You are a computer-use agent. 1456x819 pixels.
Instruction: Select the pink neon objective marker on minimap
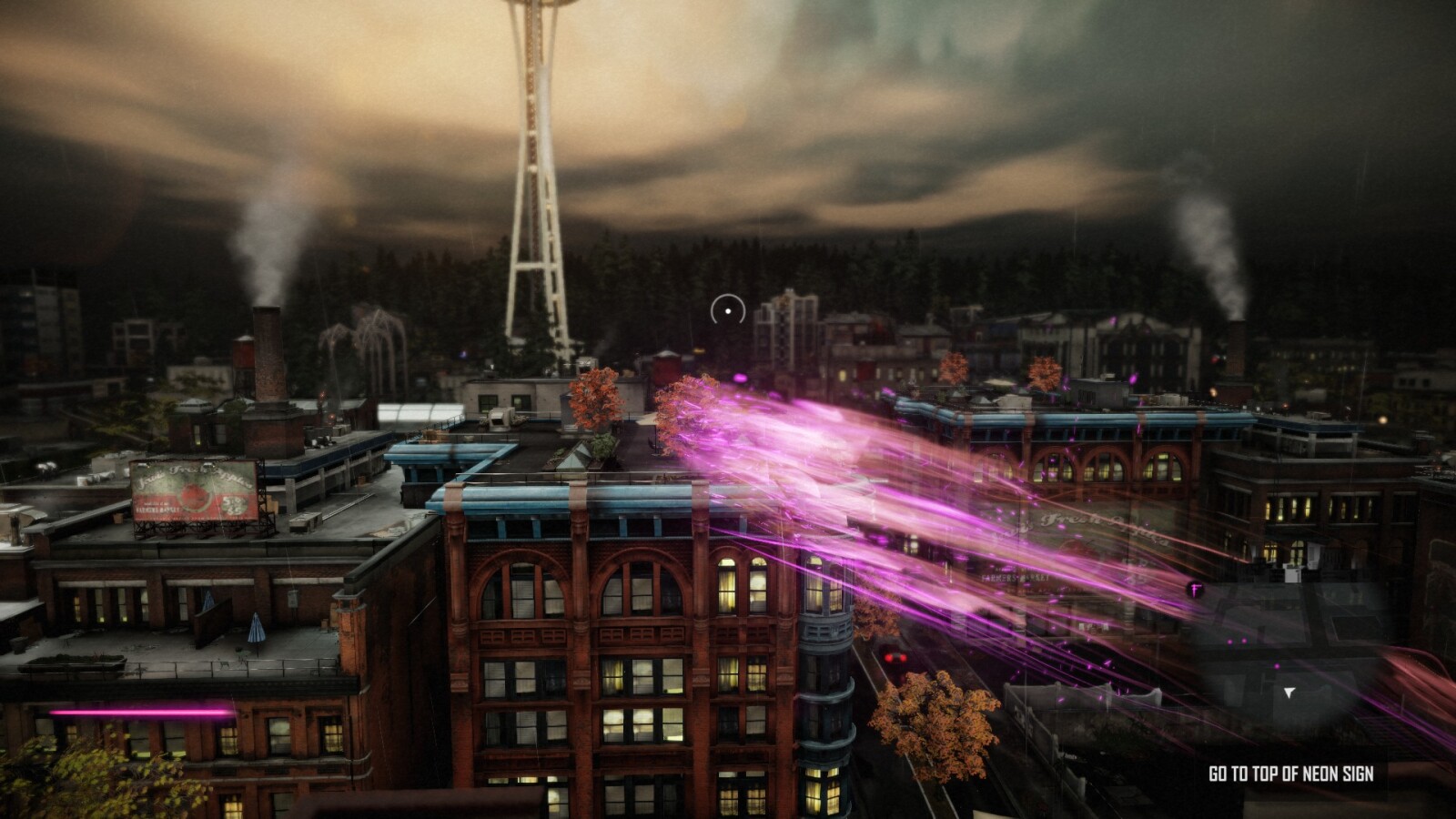point(1196,590)
